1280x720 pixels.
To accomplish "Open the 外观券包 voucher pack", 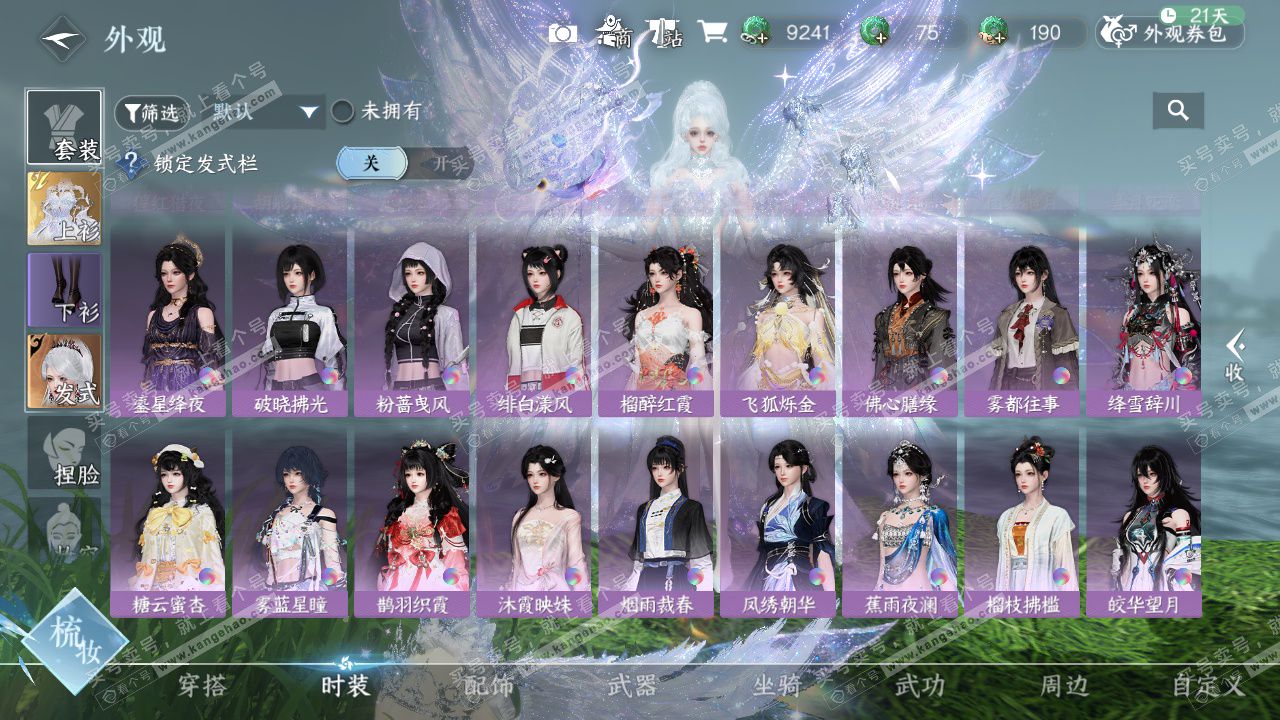I will (1170, 33).
